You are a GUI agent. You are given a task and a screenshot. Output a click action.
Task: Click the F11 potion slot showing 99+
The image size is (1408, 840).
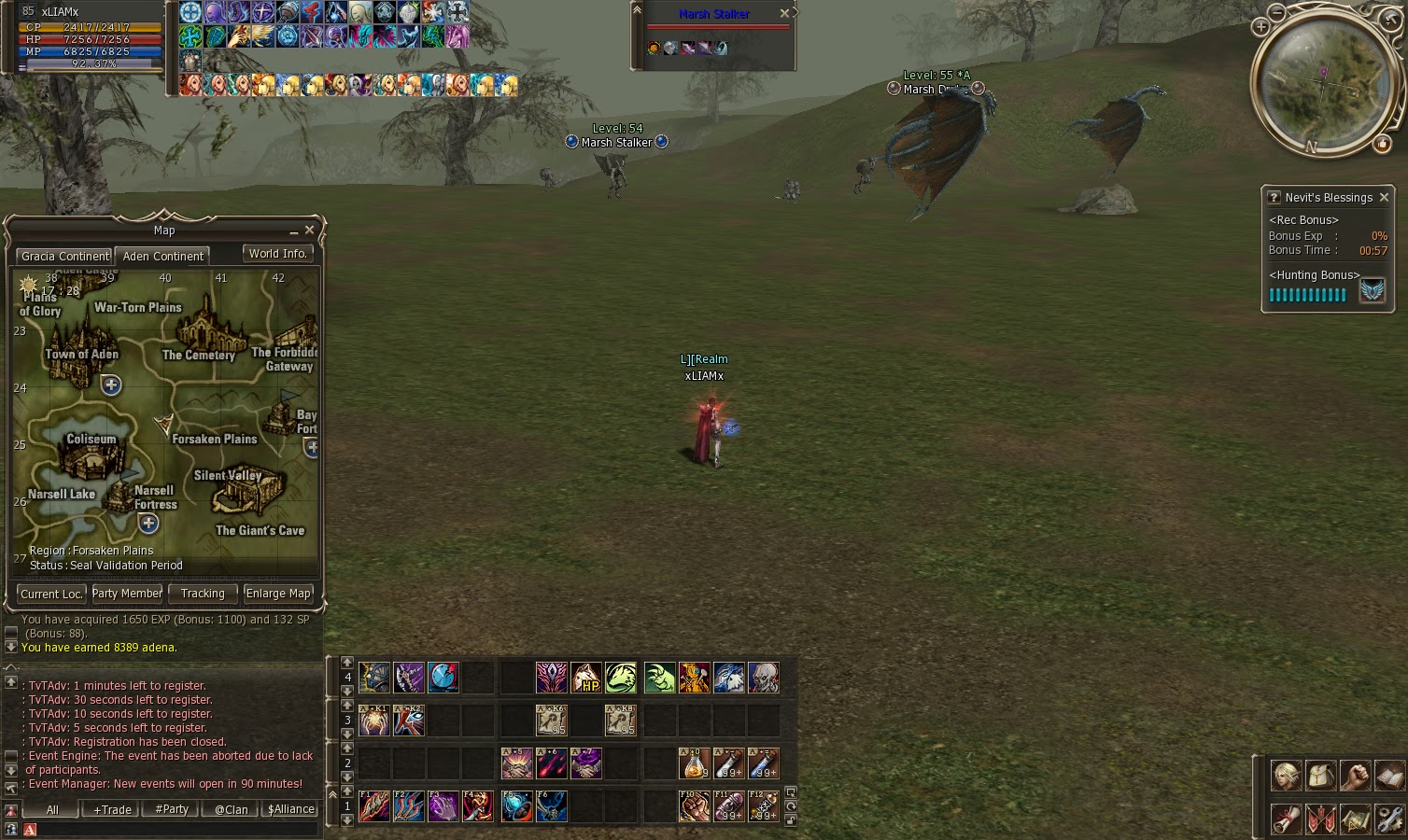click(728, 806)
